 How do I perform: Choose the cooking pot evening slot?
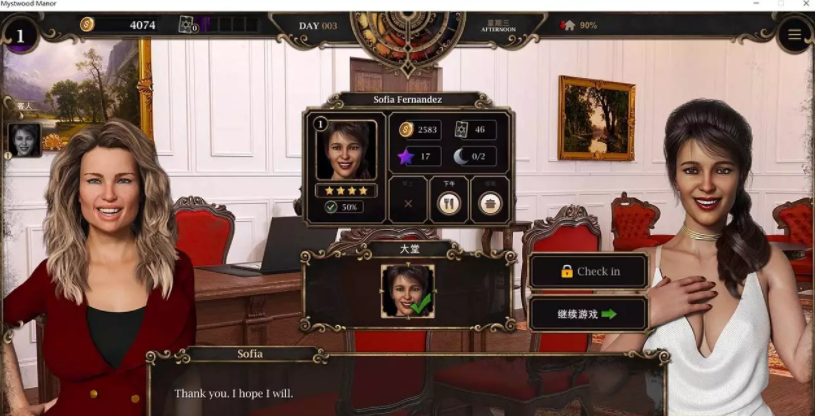click(x=490, y=201)
